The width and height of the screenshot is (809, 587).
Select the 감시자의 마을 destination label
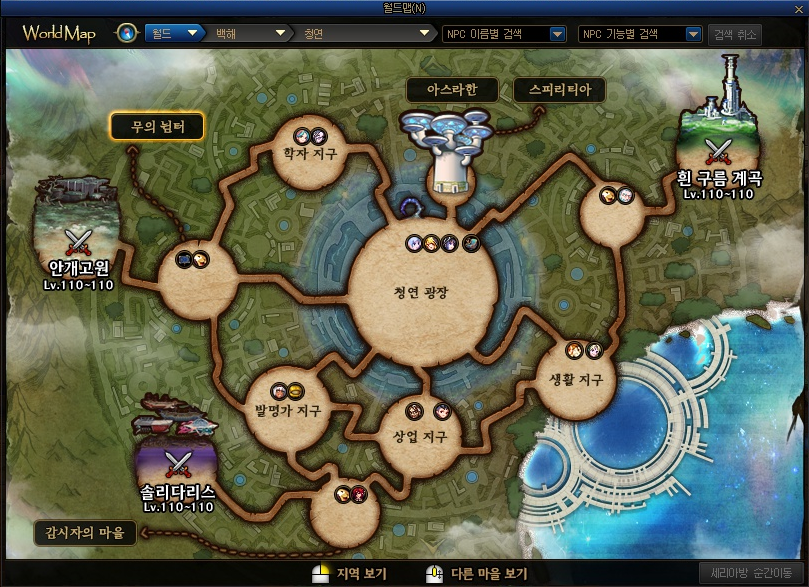(x=85, y=532)
